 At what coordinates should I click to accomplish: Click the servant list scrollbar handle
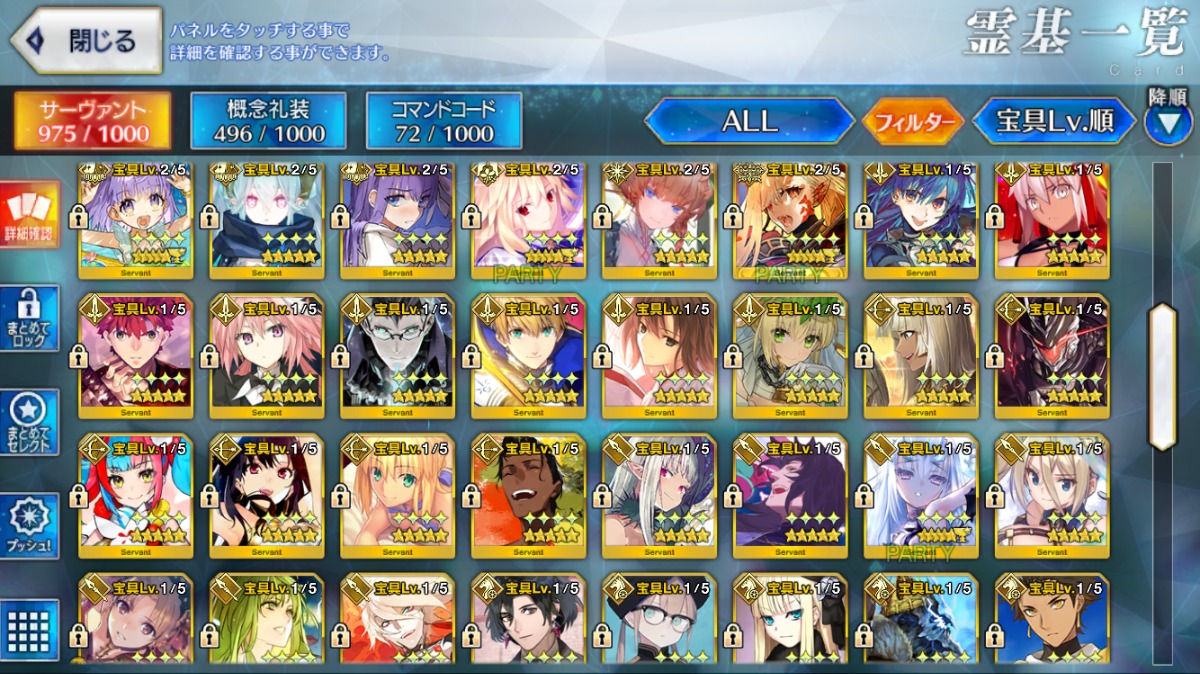click(1162, 376)
